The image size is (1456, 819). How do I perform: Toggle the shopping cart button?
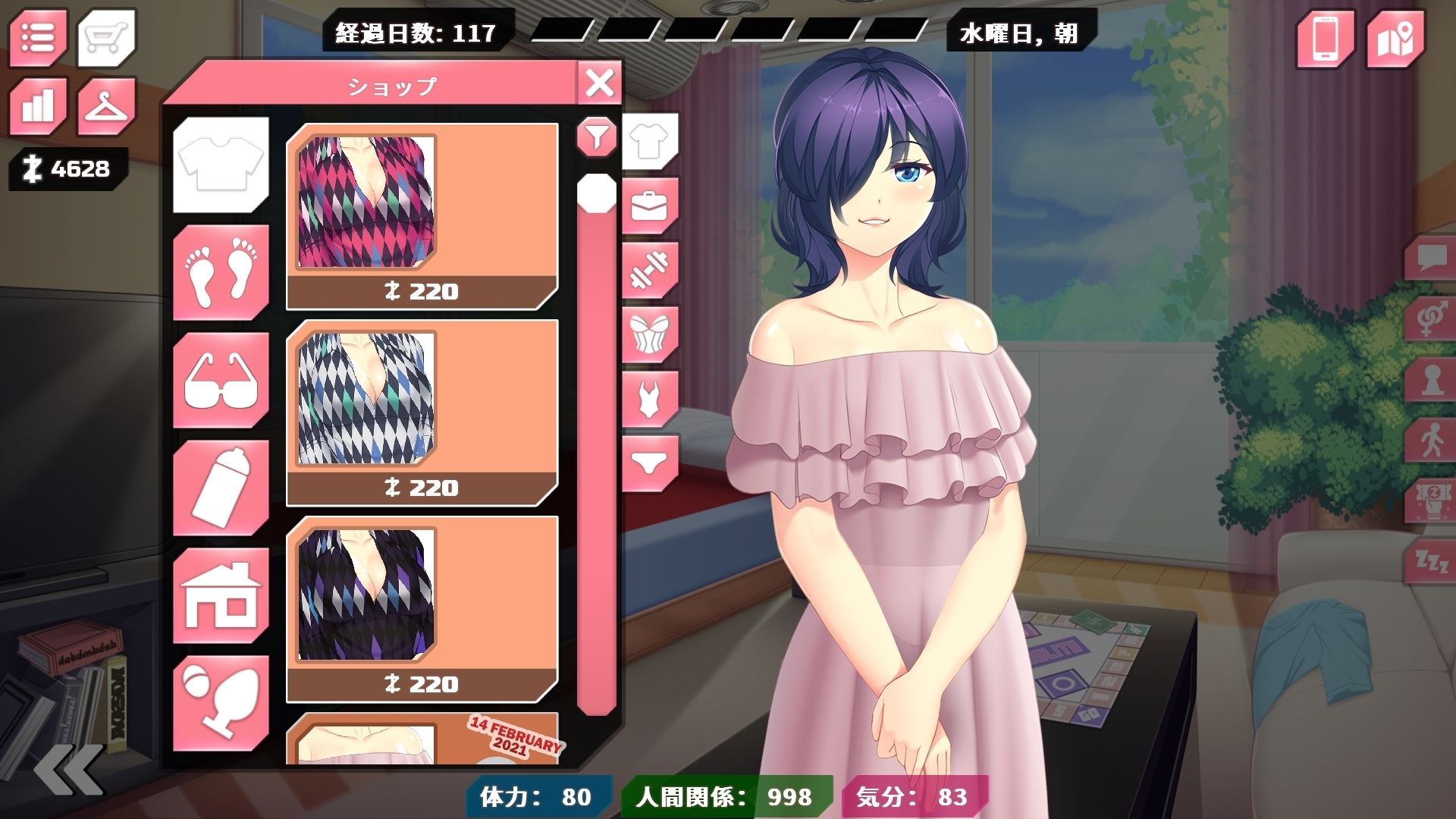click(106, 36)
